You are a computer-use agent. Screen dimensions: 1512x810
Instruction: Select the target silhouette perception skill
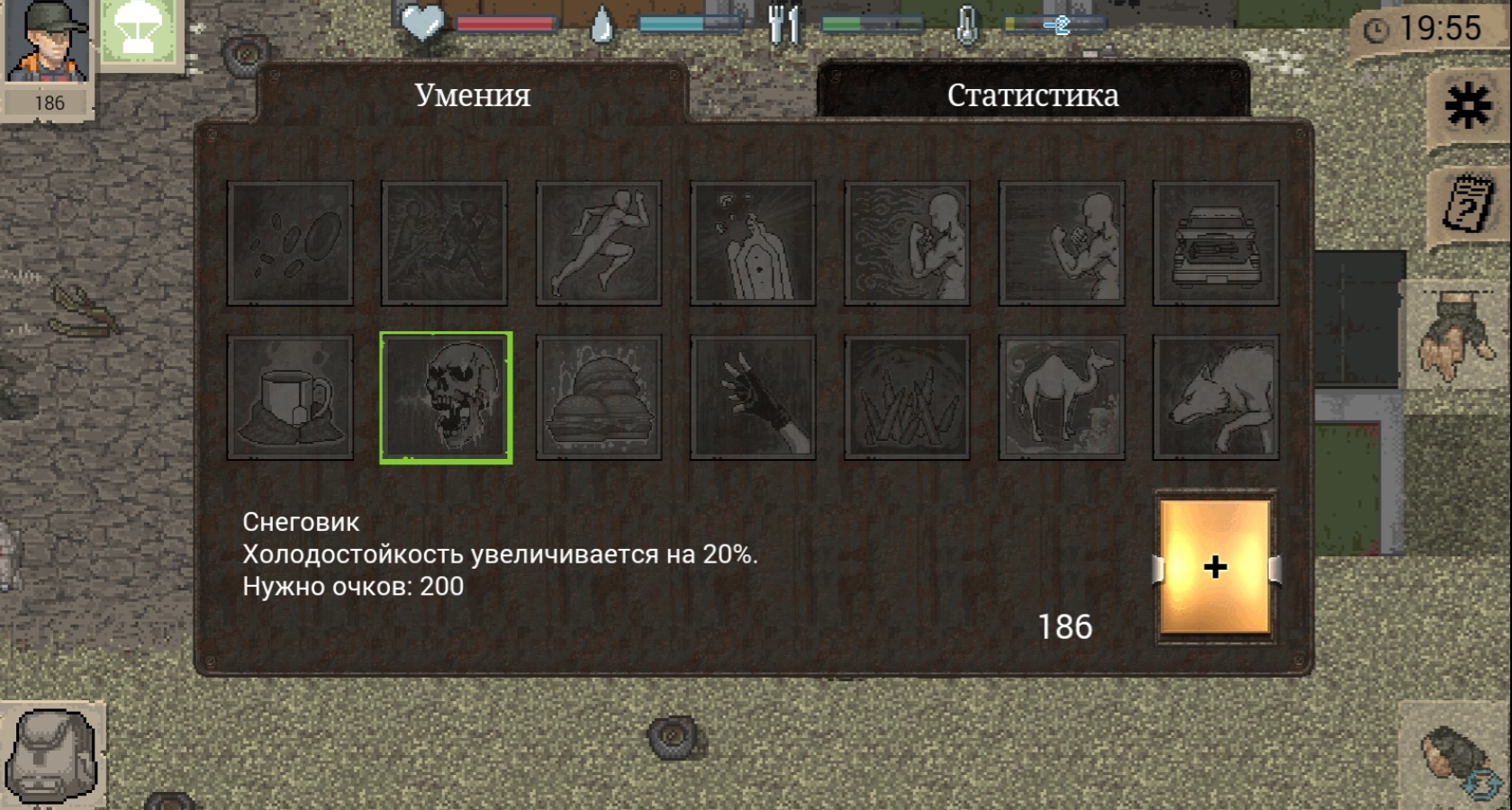coord(752,243)
